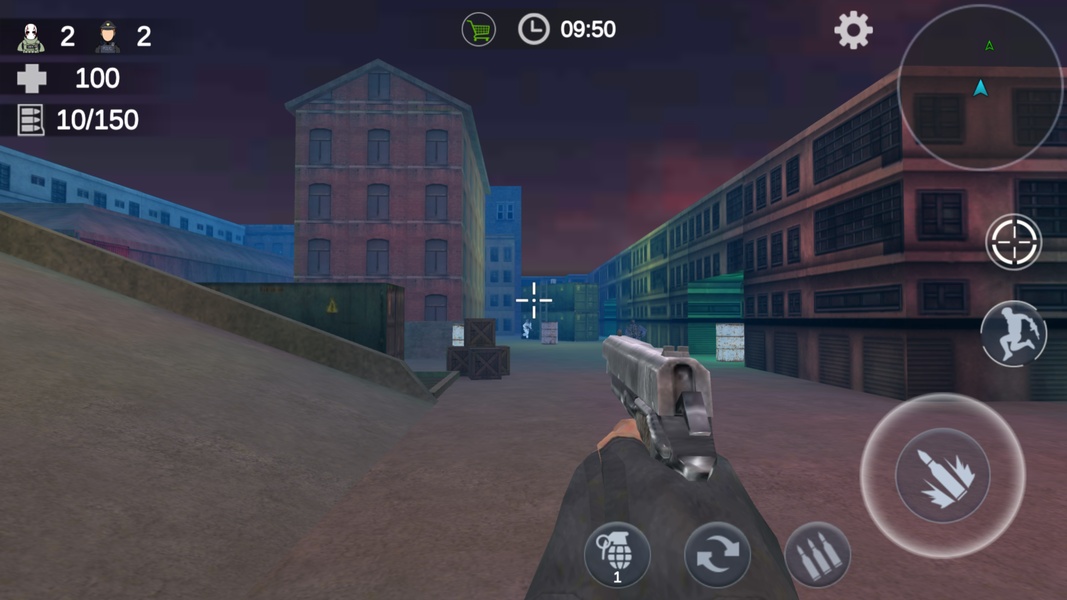The image size is (1067, 600).
Task: Activate the aim scope button
Action: pos(1013,242)
